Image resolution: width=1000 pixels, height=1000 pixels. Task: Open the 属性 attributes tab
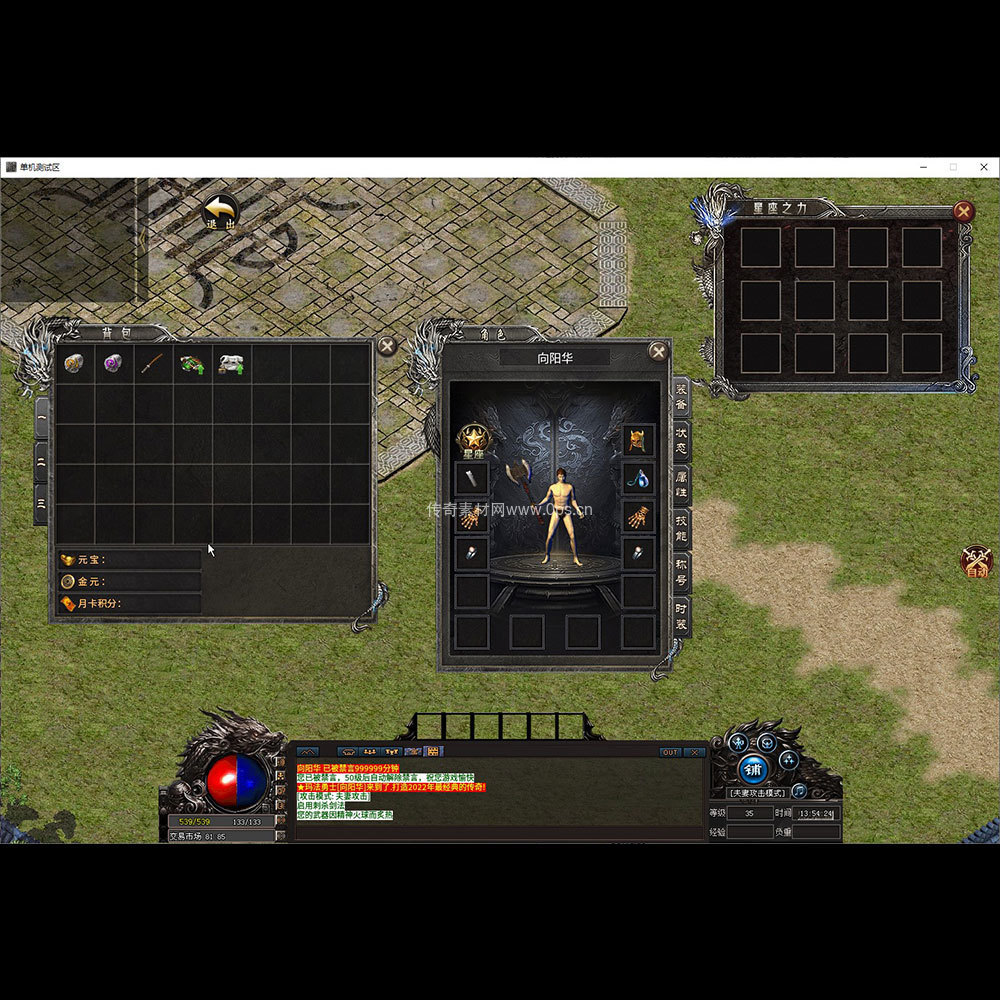click(681, 481)
